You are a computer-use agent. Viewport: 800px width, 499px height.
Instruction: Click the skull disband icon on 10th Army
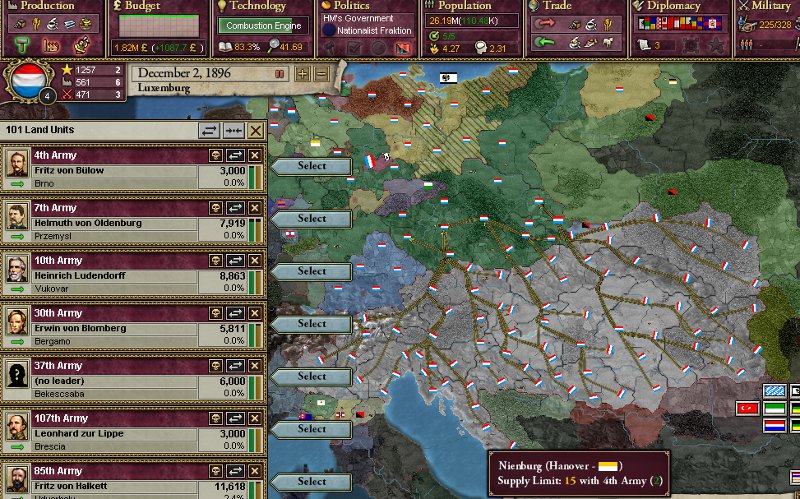[x=215, y=261]
